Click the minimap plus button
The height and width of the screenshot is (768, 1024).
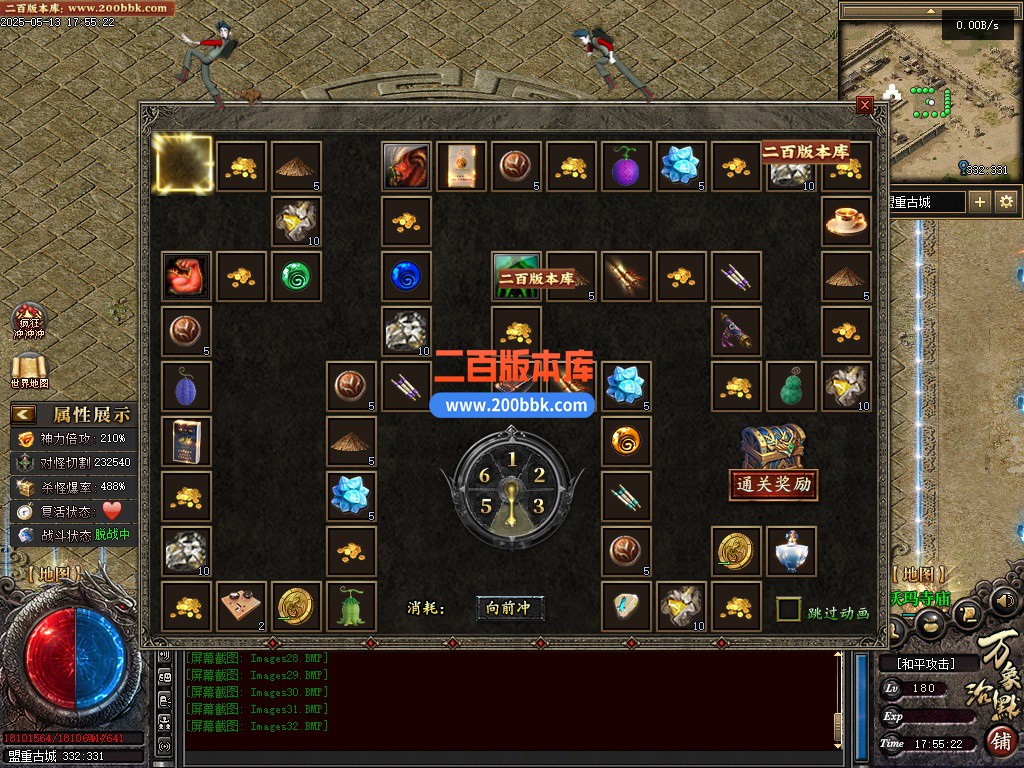coord(980,202)
